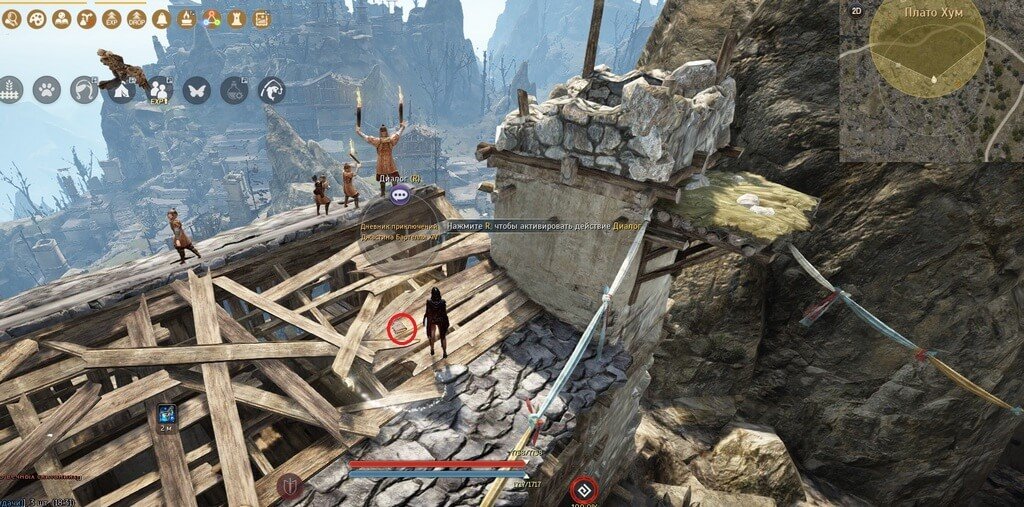
Task: Click the Диалог speech bubble icon
Action: pyautogui.click(x=400, y=196)
